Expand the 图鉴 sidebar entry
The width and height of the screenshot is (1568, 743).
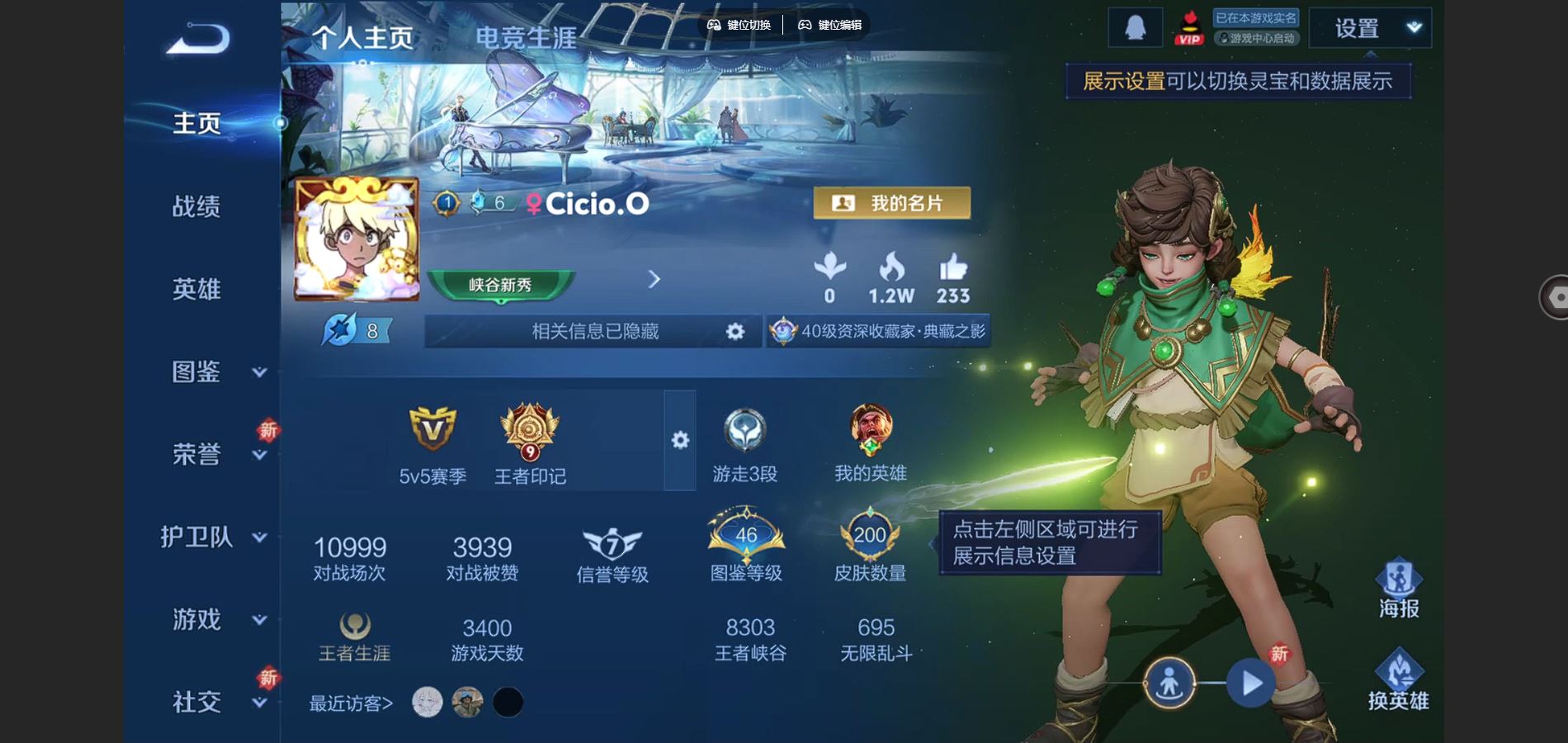pyautogui.click(x=198, y=371)
